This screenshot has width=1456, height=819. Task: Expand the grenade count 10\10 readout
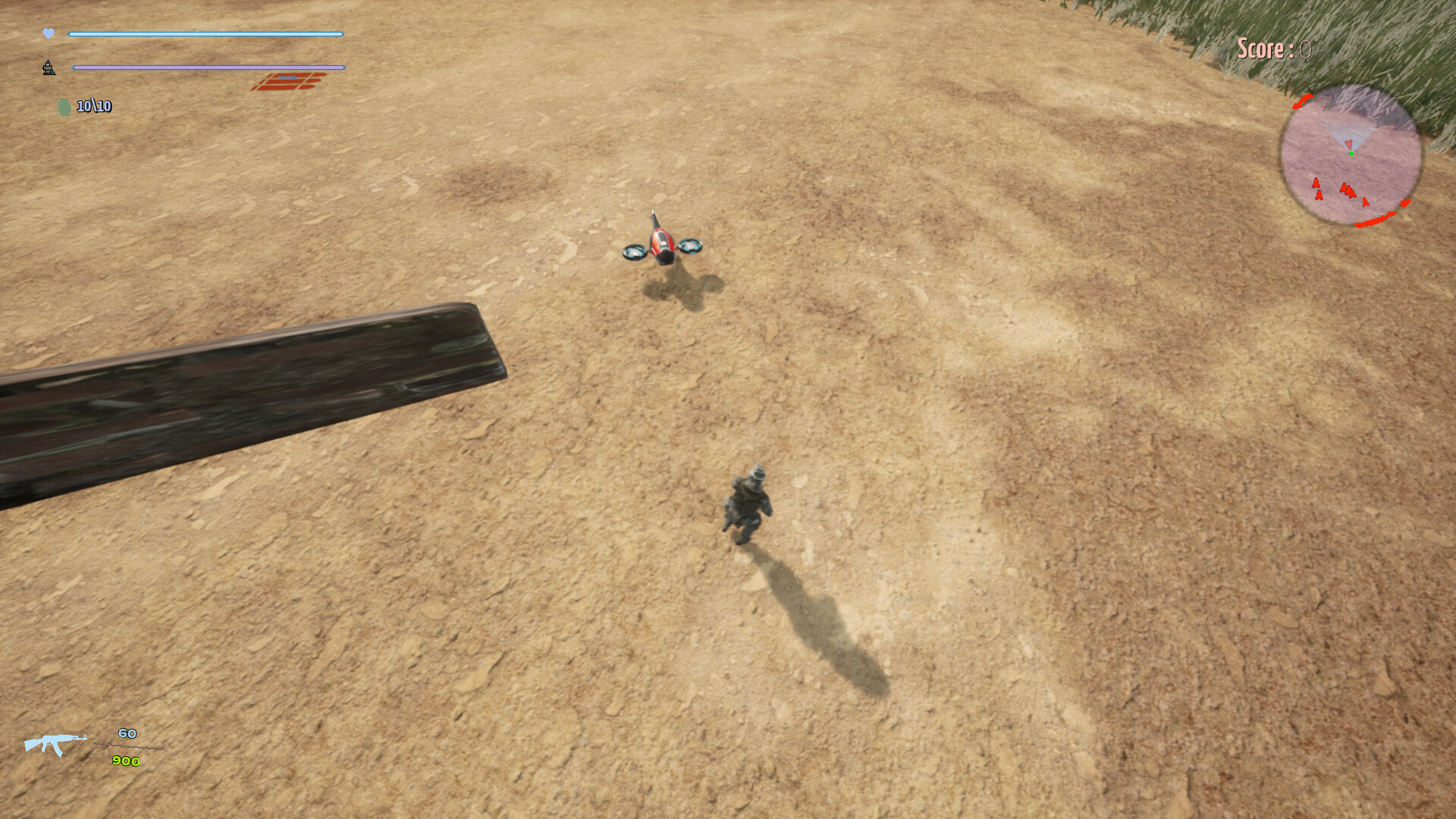pyautogui.click(x=94, y=107)
